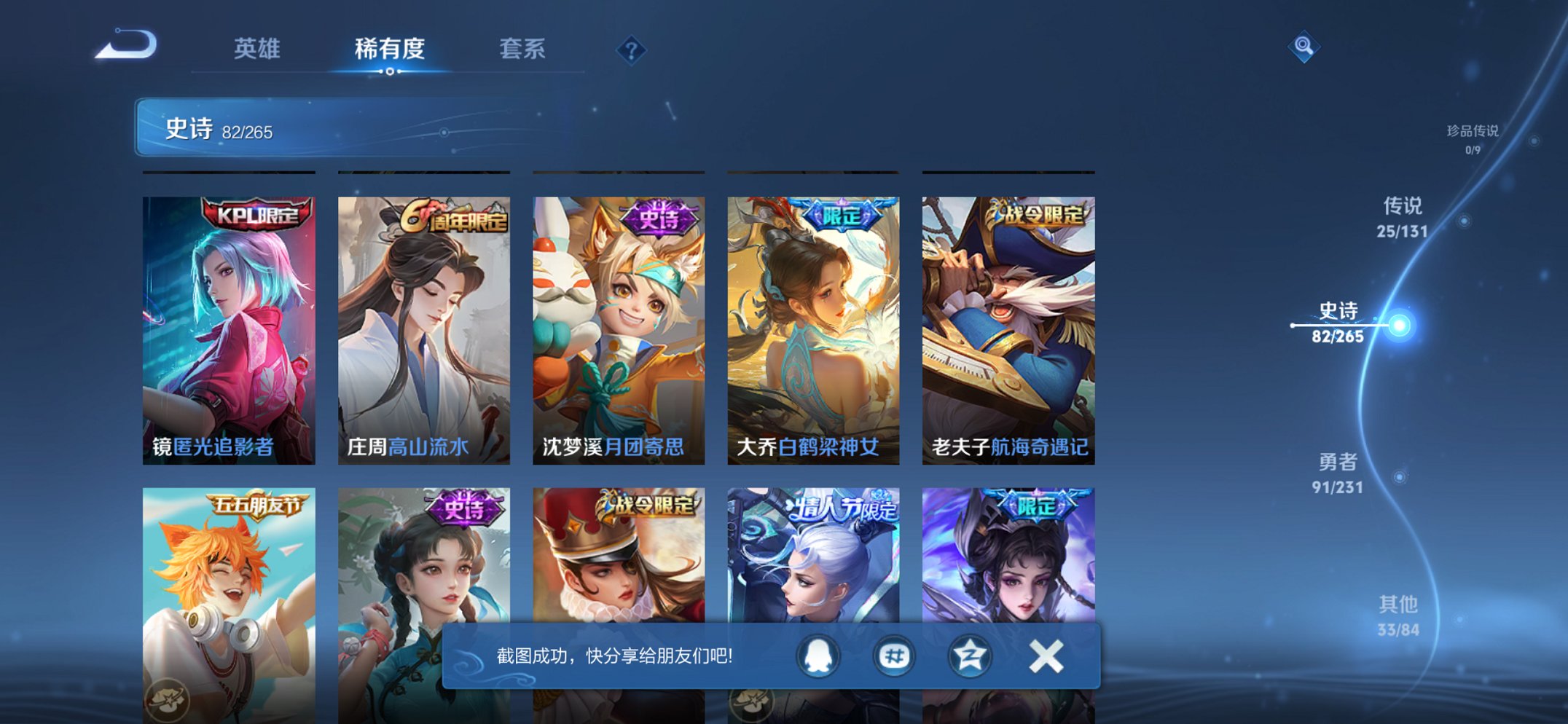
Task: Share screenshot via the QQ penguin icon
Action: coord(817,655)
